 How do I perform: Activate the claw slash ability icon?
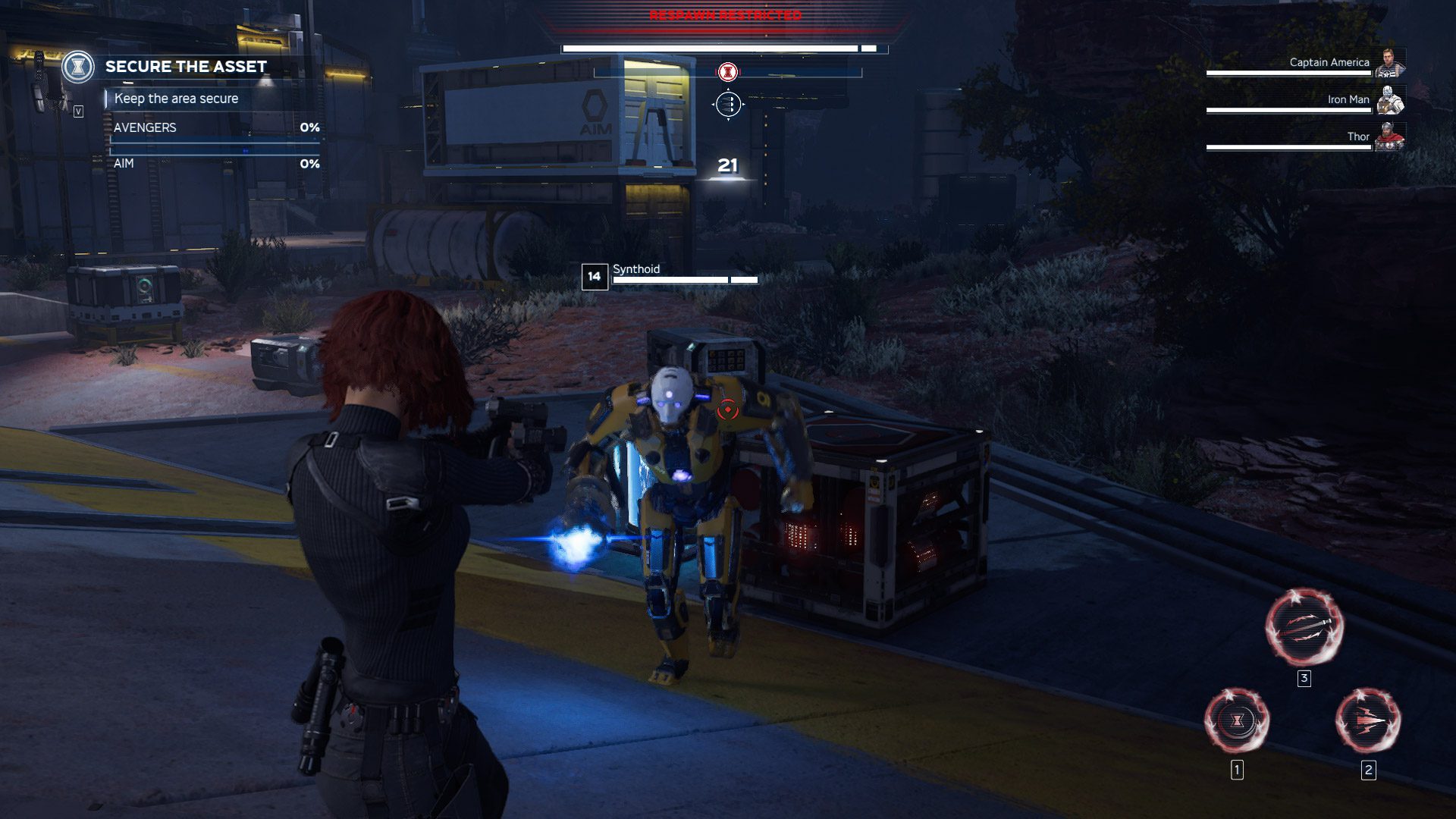pos(1304,626)
